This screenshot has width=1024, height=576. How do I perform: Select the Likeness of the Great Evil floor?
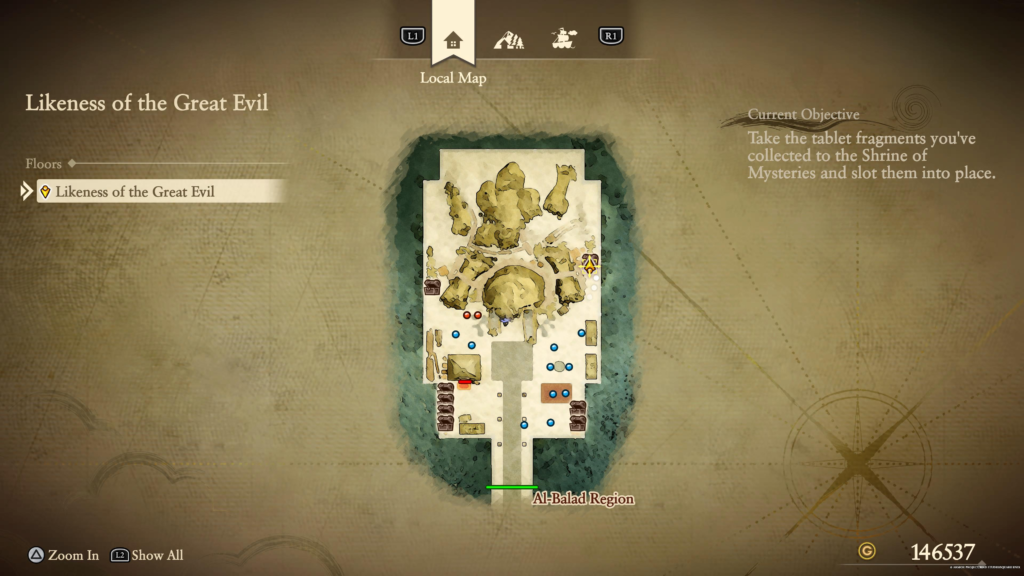162,191
